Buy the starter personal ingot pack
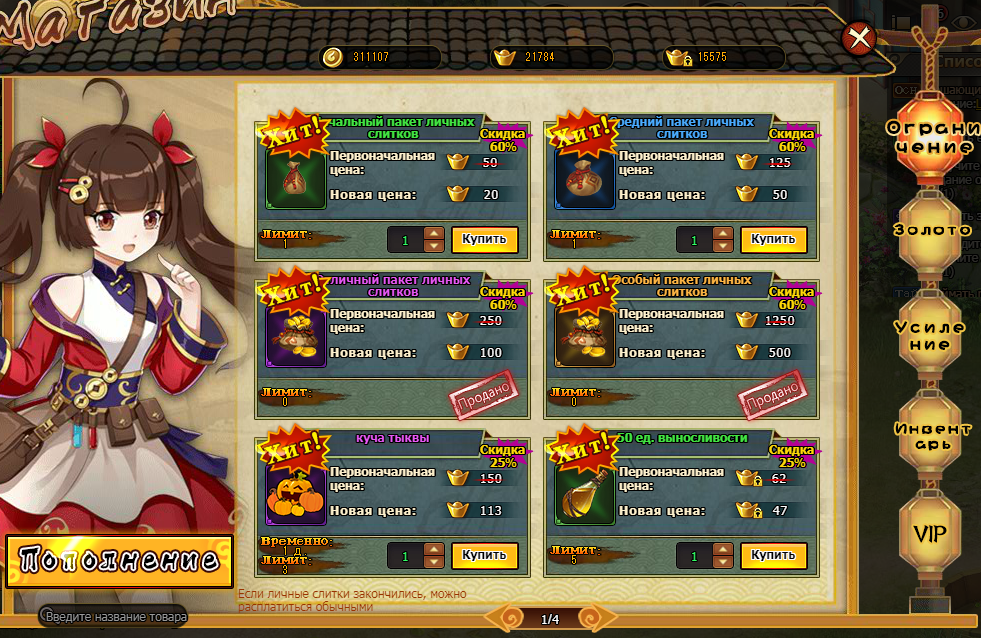Viewport: 981px width, 638px height. pyautogui.click(x=485, y=240)
